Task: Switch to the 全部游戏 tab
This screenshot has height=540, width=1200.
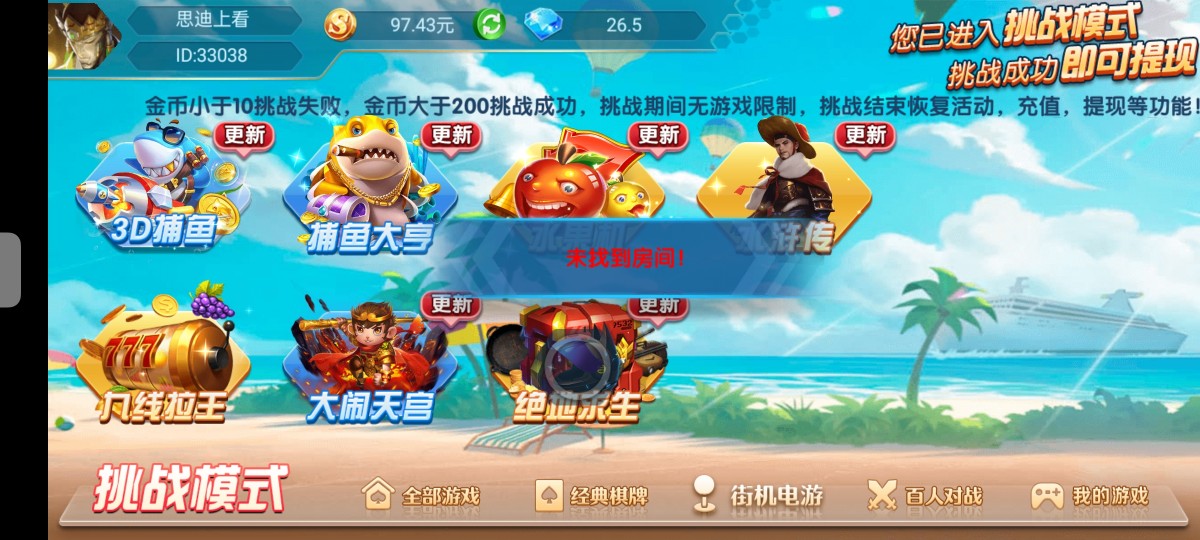Action: pos(421,495)
